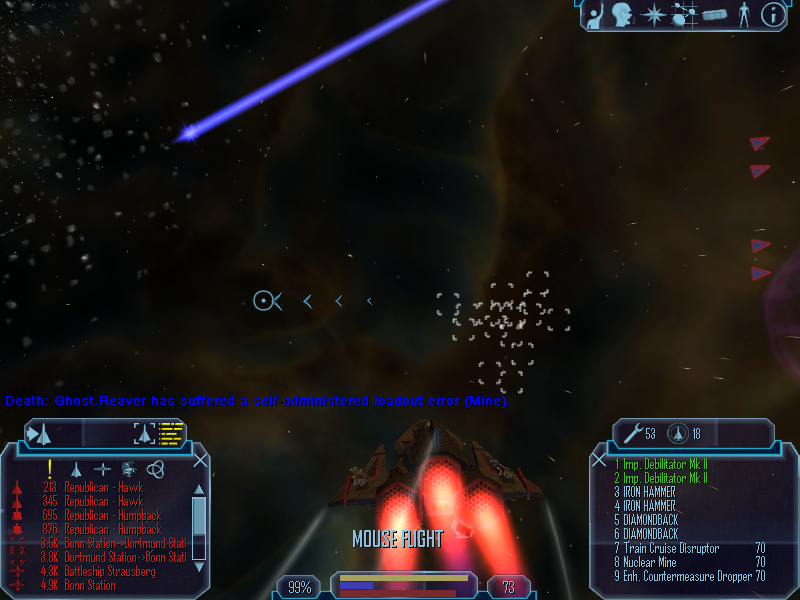Close the weapons list panel

point(599,461)
